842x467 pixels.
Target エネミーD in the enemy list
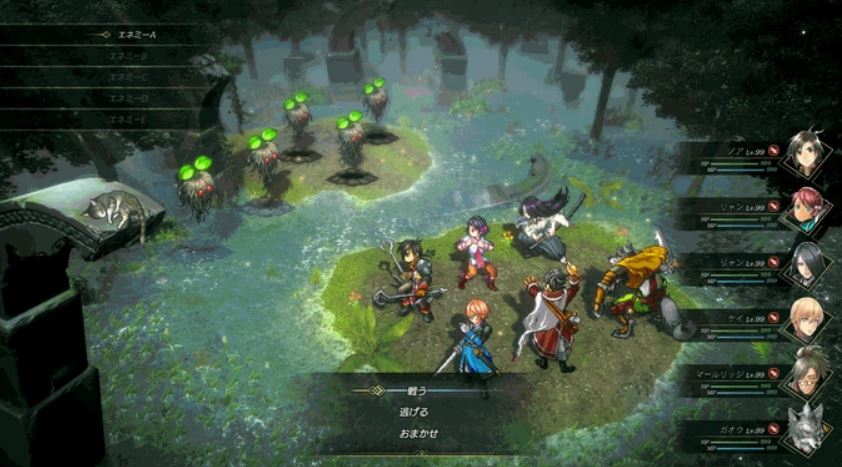pyautogui.click(x=131, y=98)
